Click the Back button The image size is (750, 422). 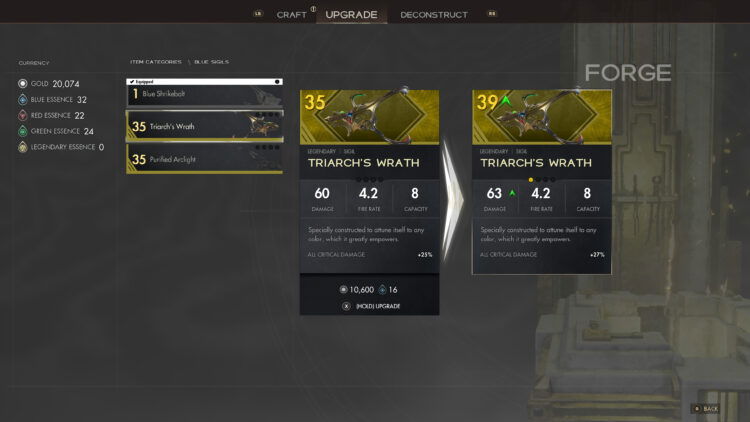point(705,408)
